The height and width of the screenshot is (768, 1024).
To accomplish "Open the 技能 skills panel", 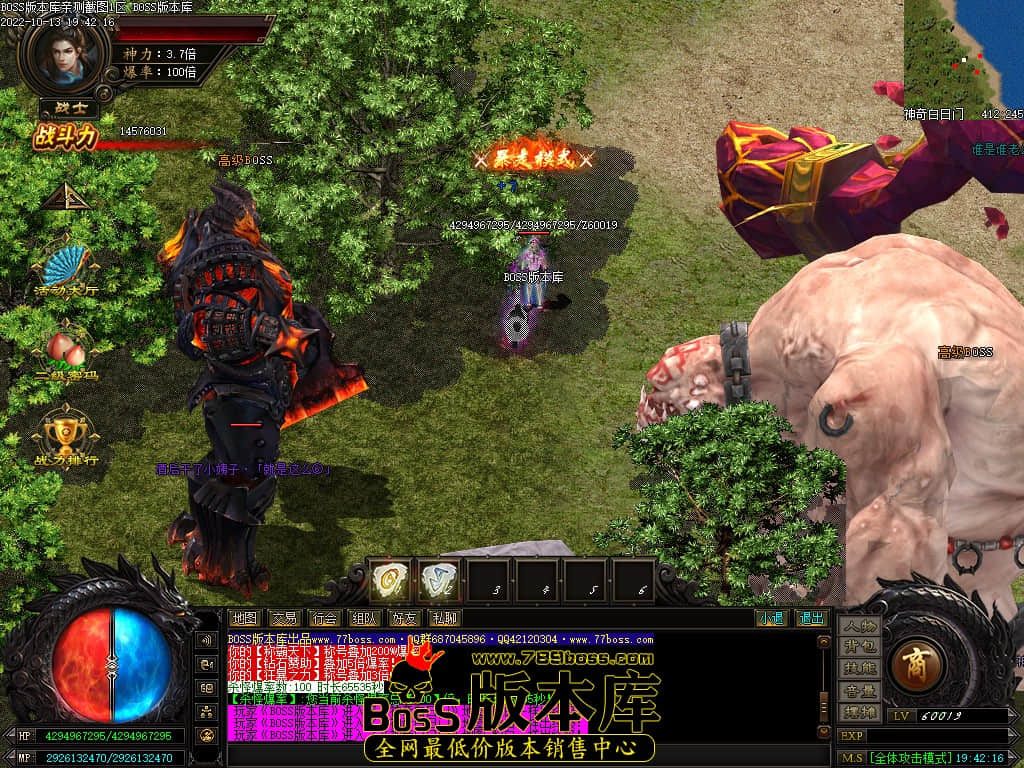I will (859, 669).
